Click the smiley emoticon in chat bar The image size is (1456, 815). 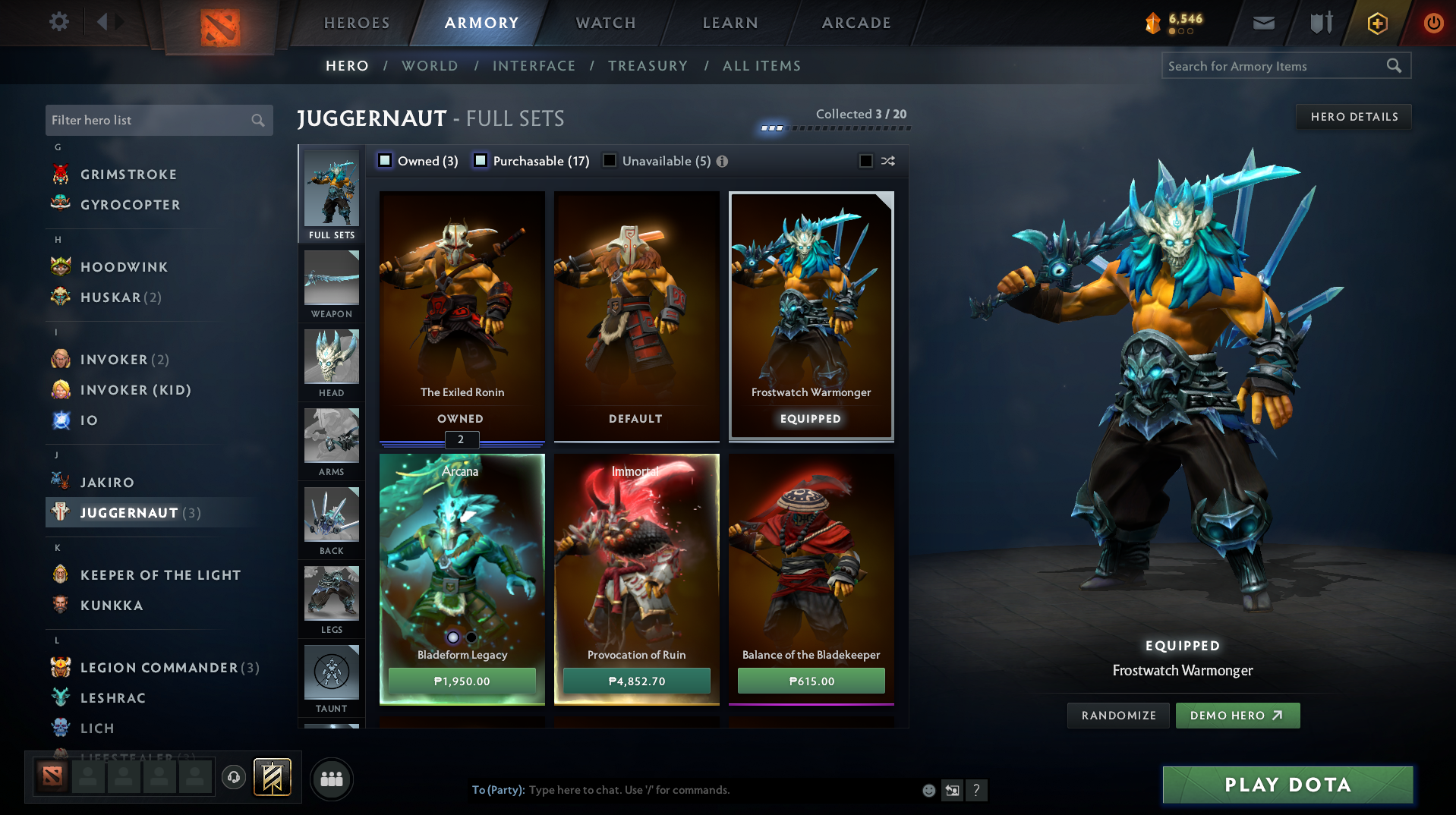tap(928, 790)
